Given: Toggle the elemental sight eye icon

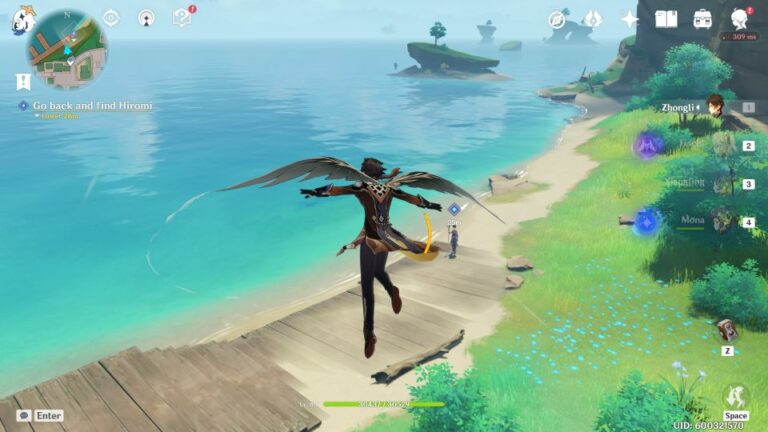Looking at the screenshot, I should [111, 18].
